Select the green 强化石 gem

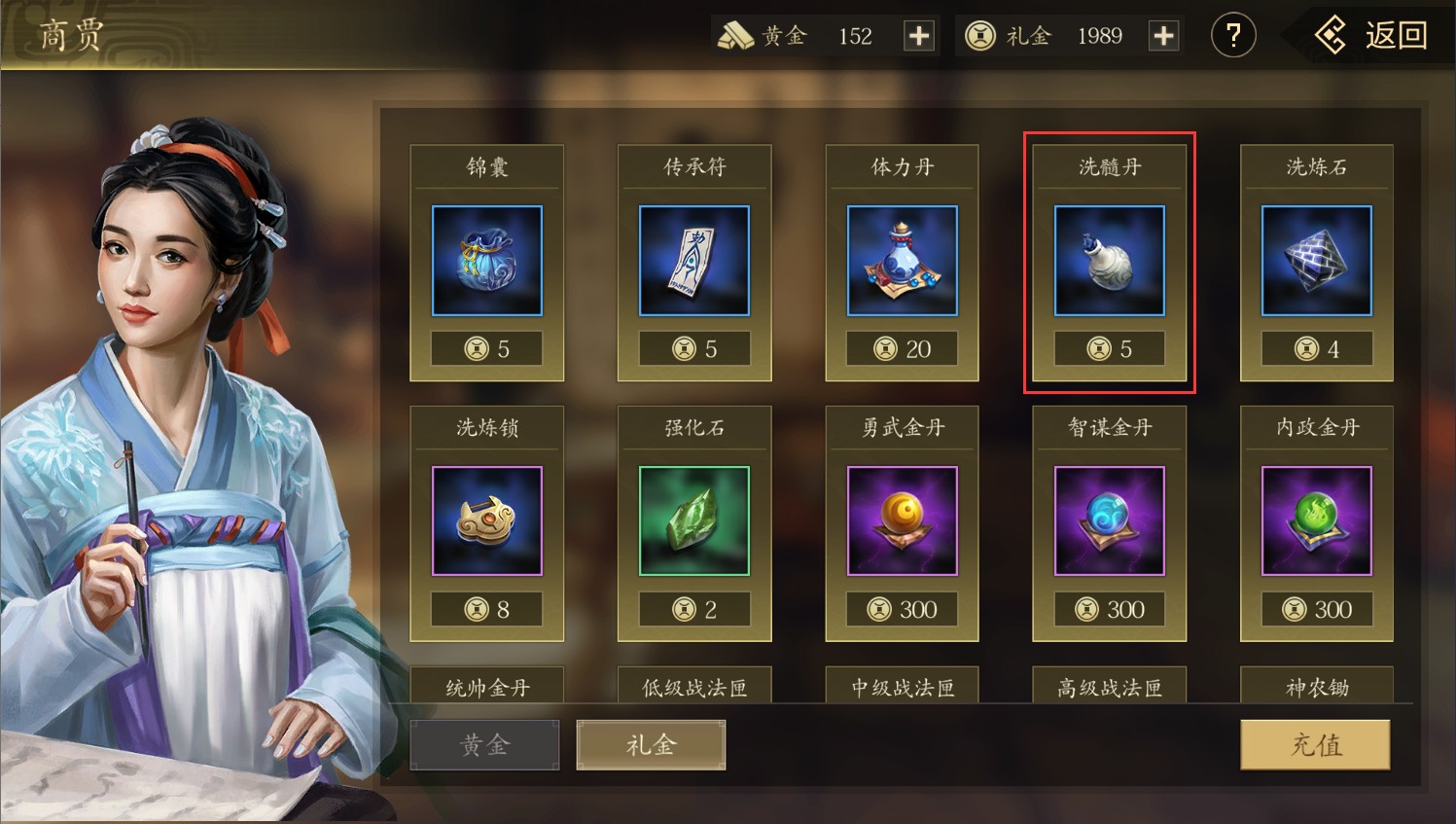[694, 521]
